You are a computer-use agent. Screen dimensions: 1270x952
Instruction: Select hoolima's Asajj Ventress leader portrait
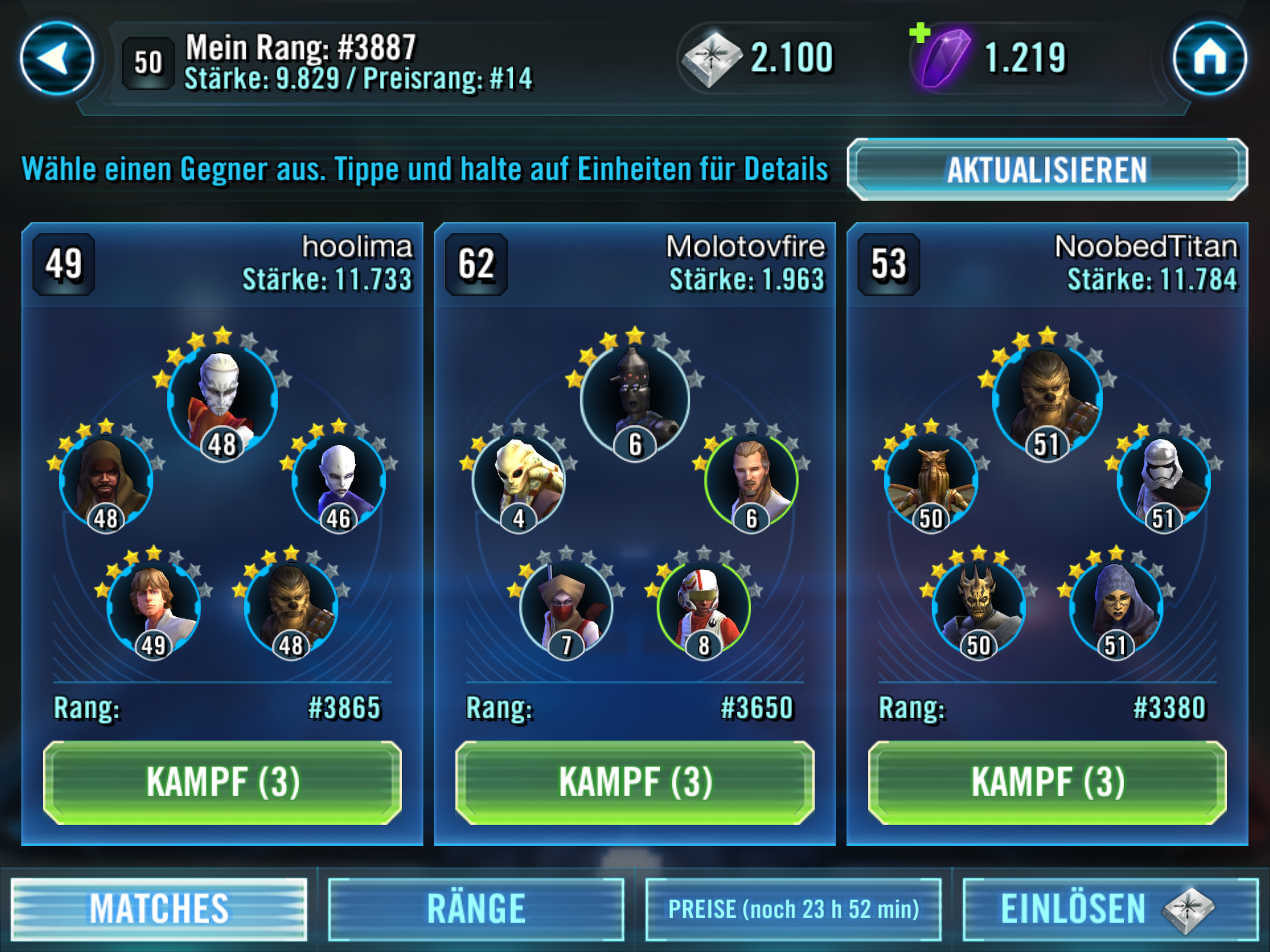point(222,399)
